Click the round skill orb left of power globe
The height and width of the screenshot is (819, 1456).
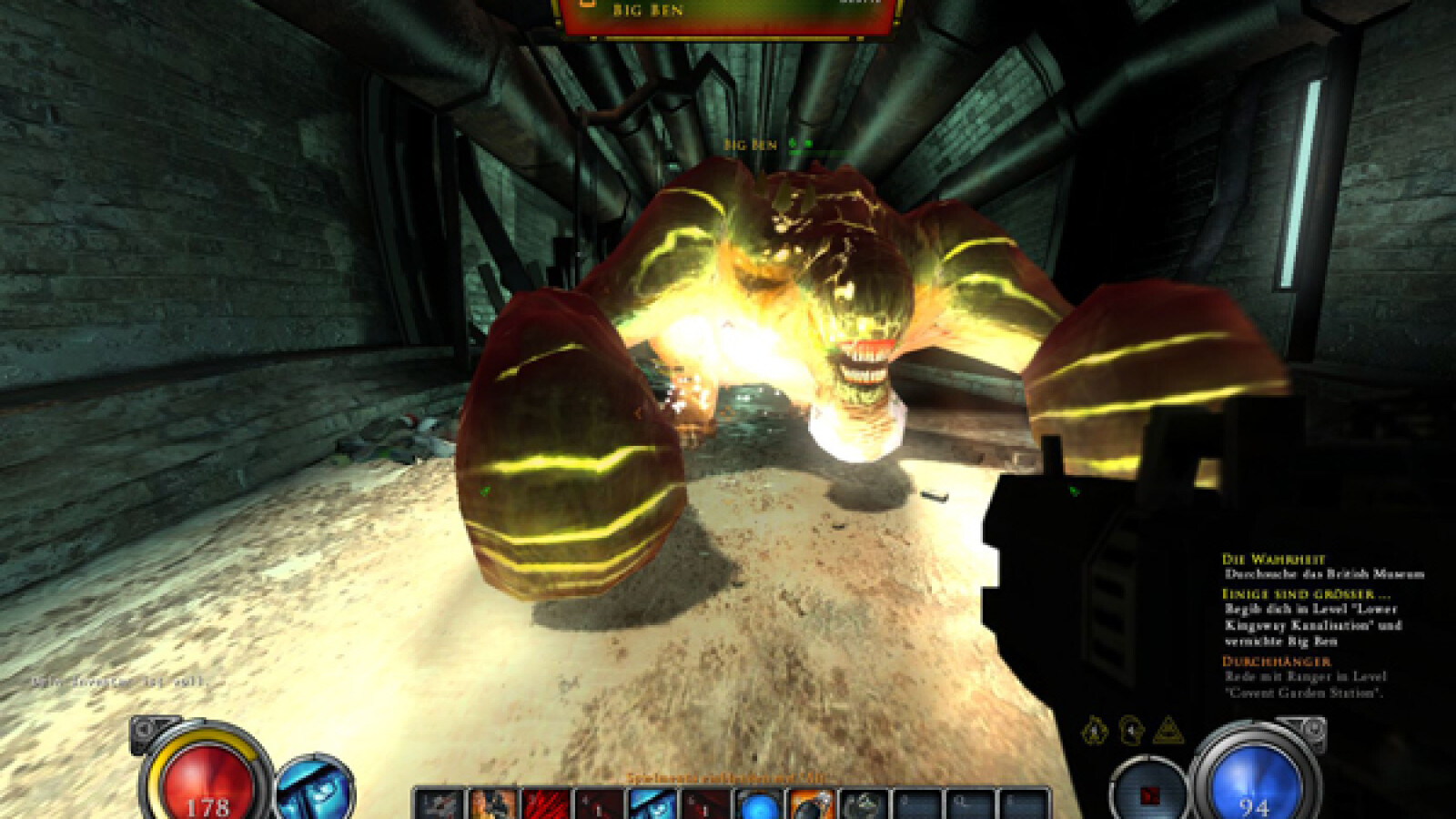pos(1148,794)
